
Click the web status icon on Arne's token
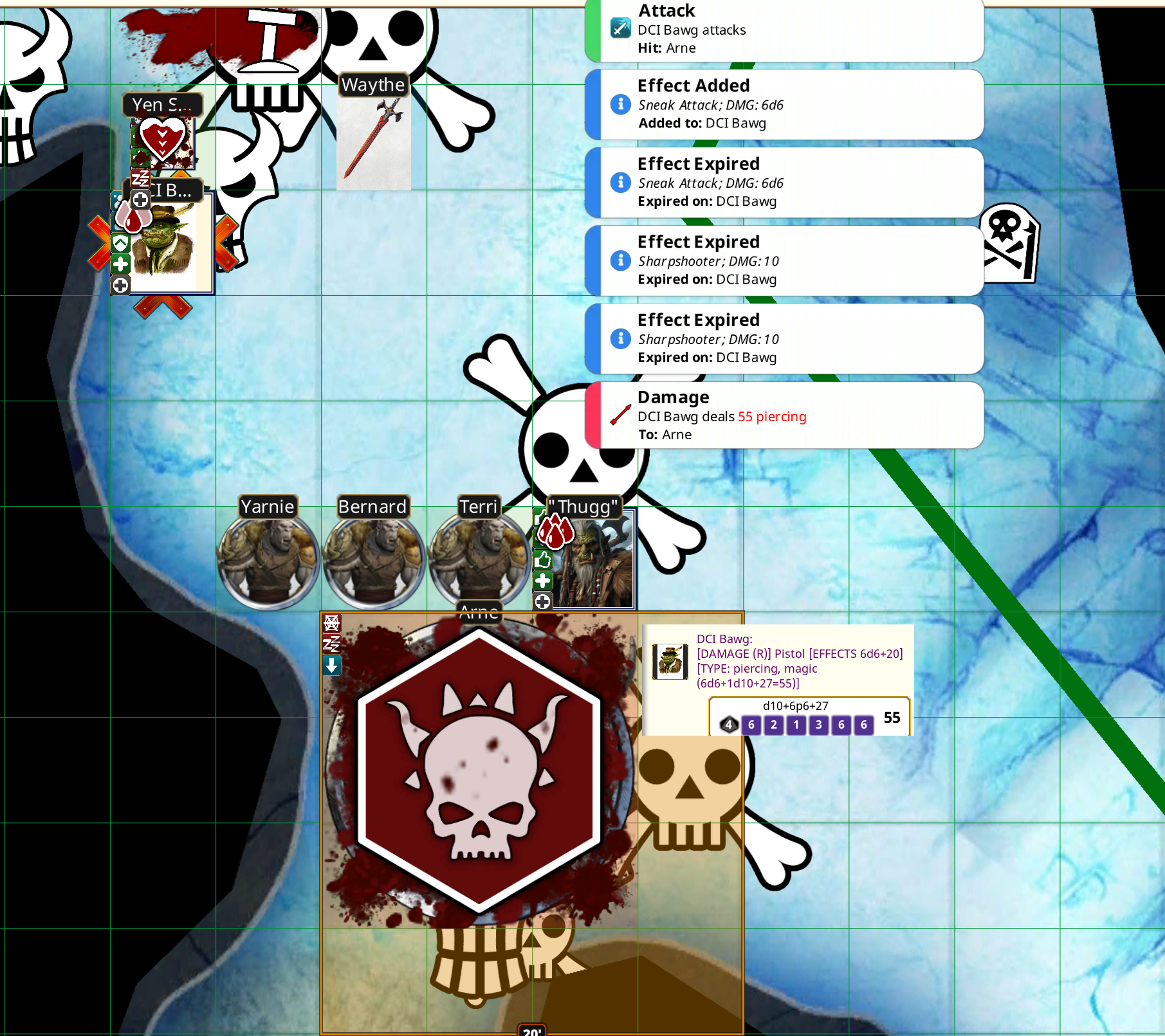tap(331, 623)
